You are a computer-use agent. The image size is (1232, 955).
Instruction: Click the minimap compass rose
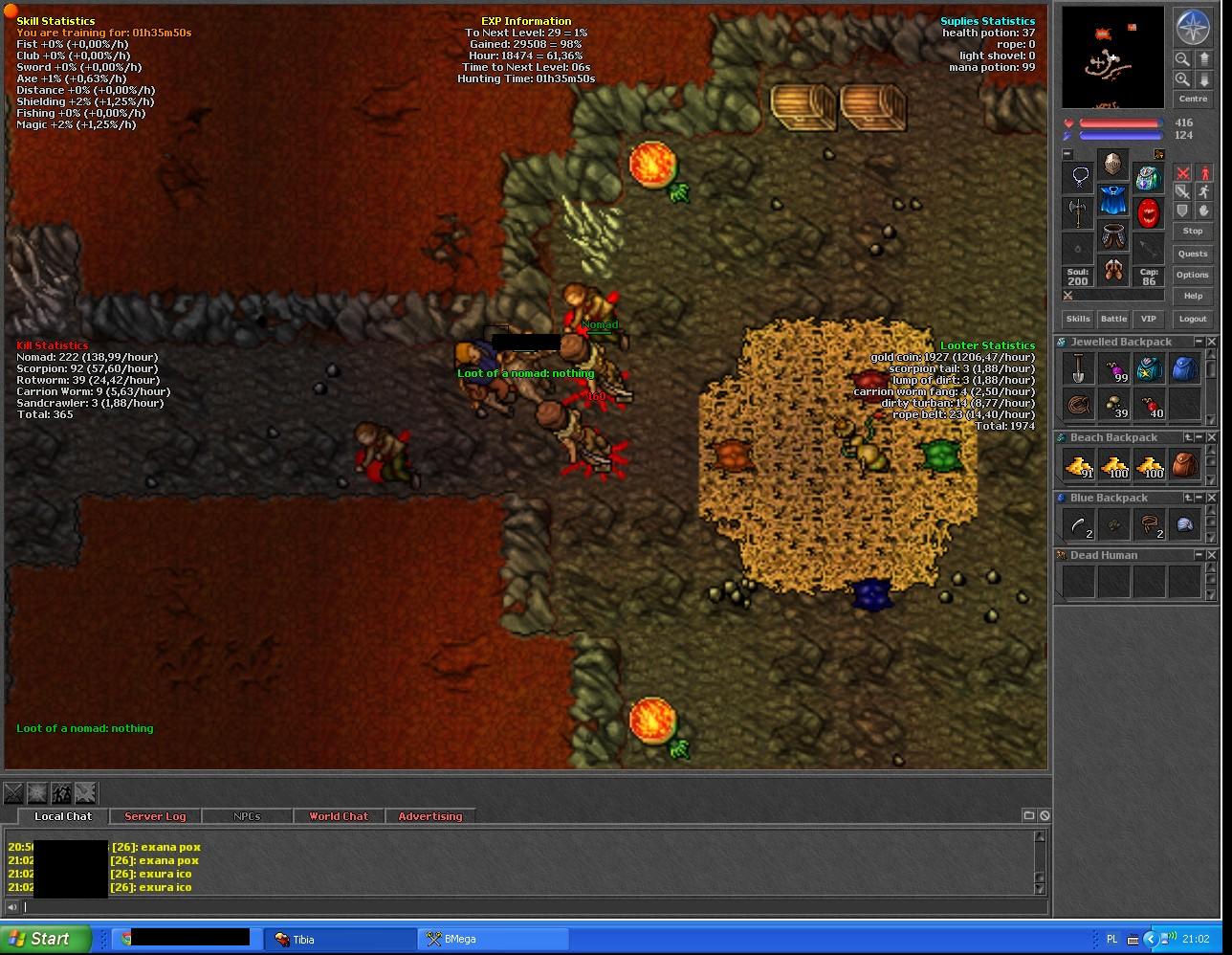coord(1193,28)
